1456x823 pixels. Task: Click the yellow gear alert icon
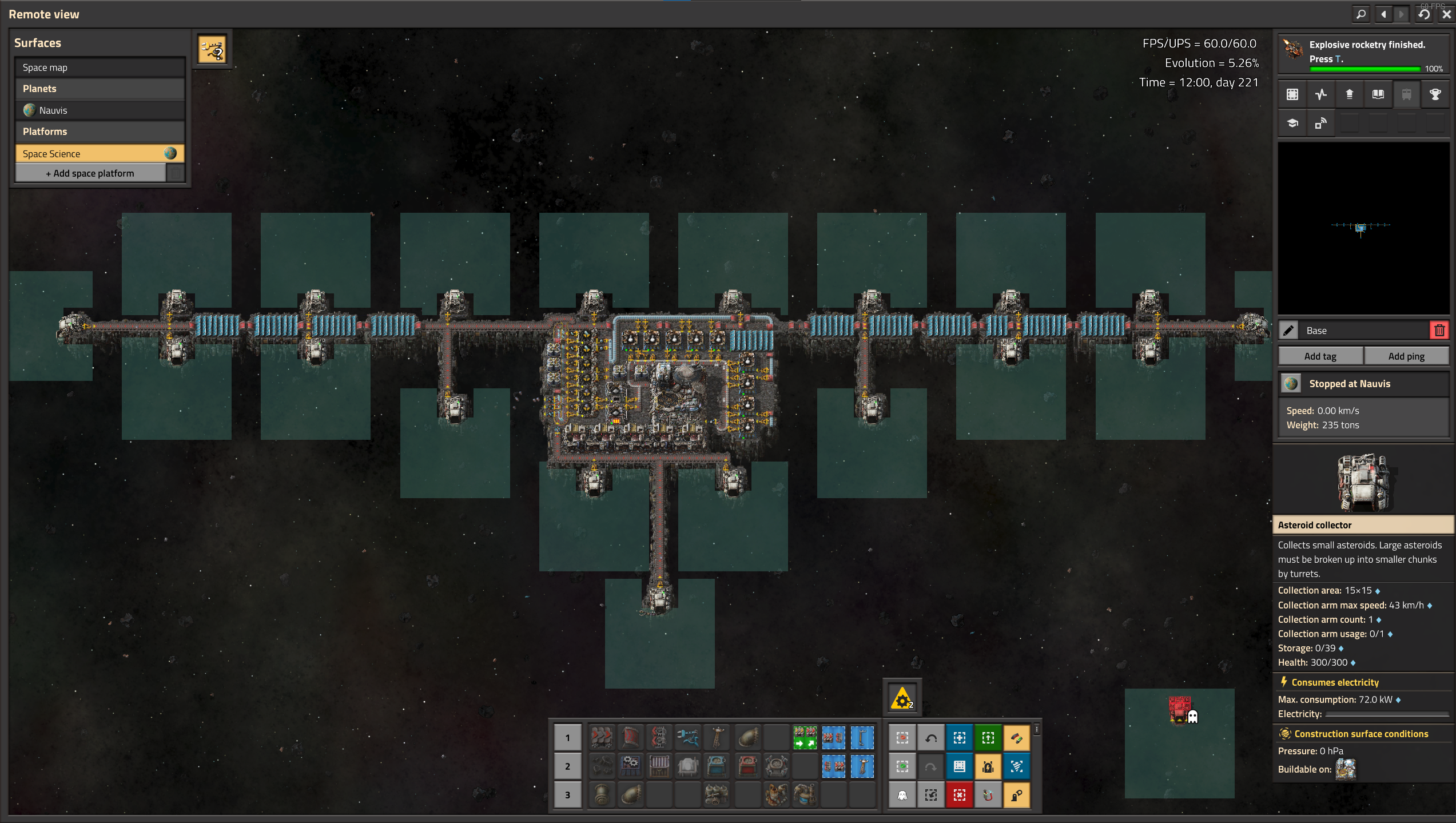tap(902, 698)
